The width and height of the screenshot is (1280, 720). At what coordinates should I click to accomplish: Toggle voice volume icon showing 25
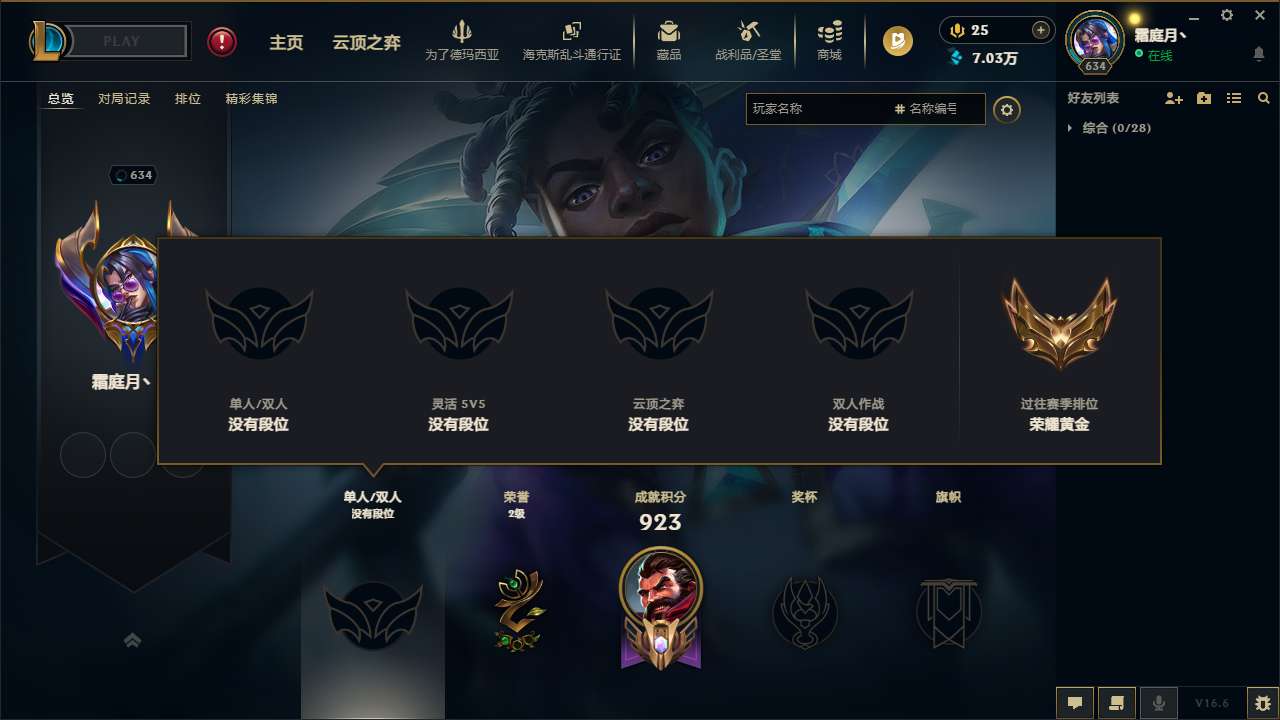click(956, 30)
